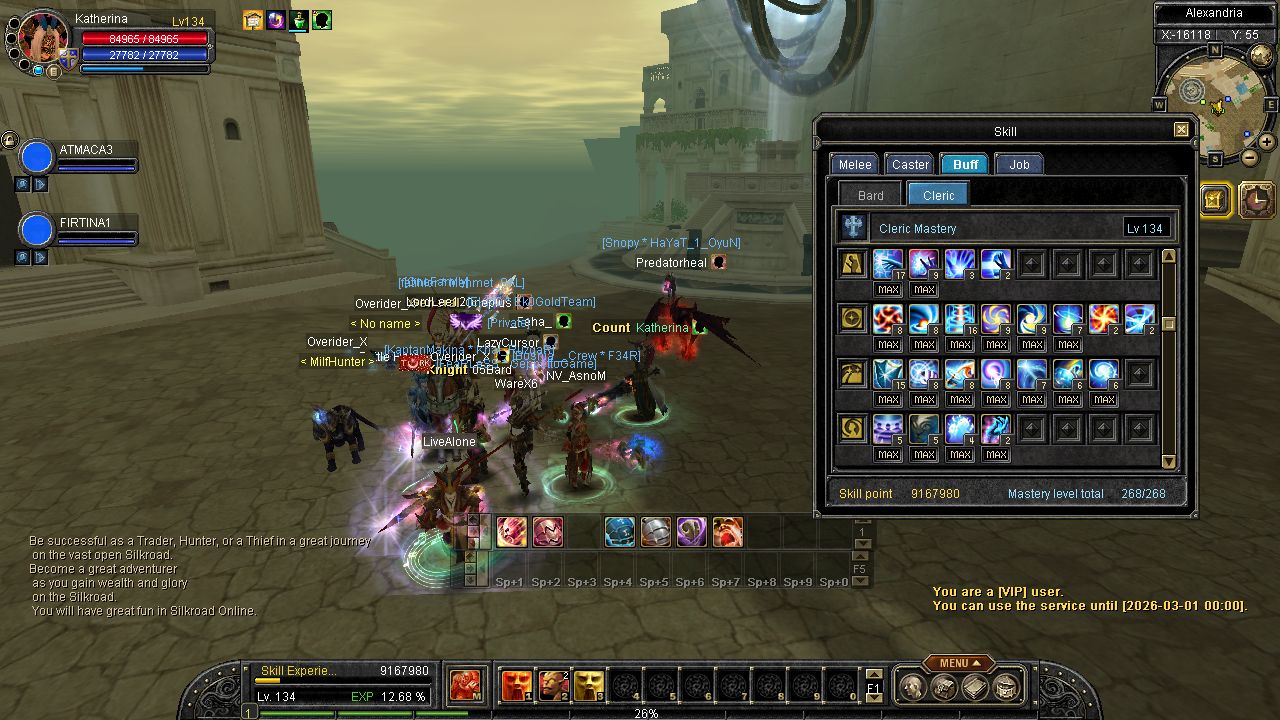Close the Skill window
Viewport: 1280px width, 720px height.
click(x=1181, y=130)
